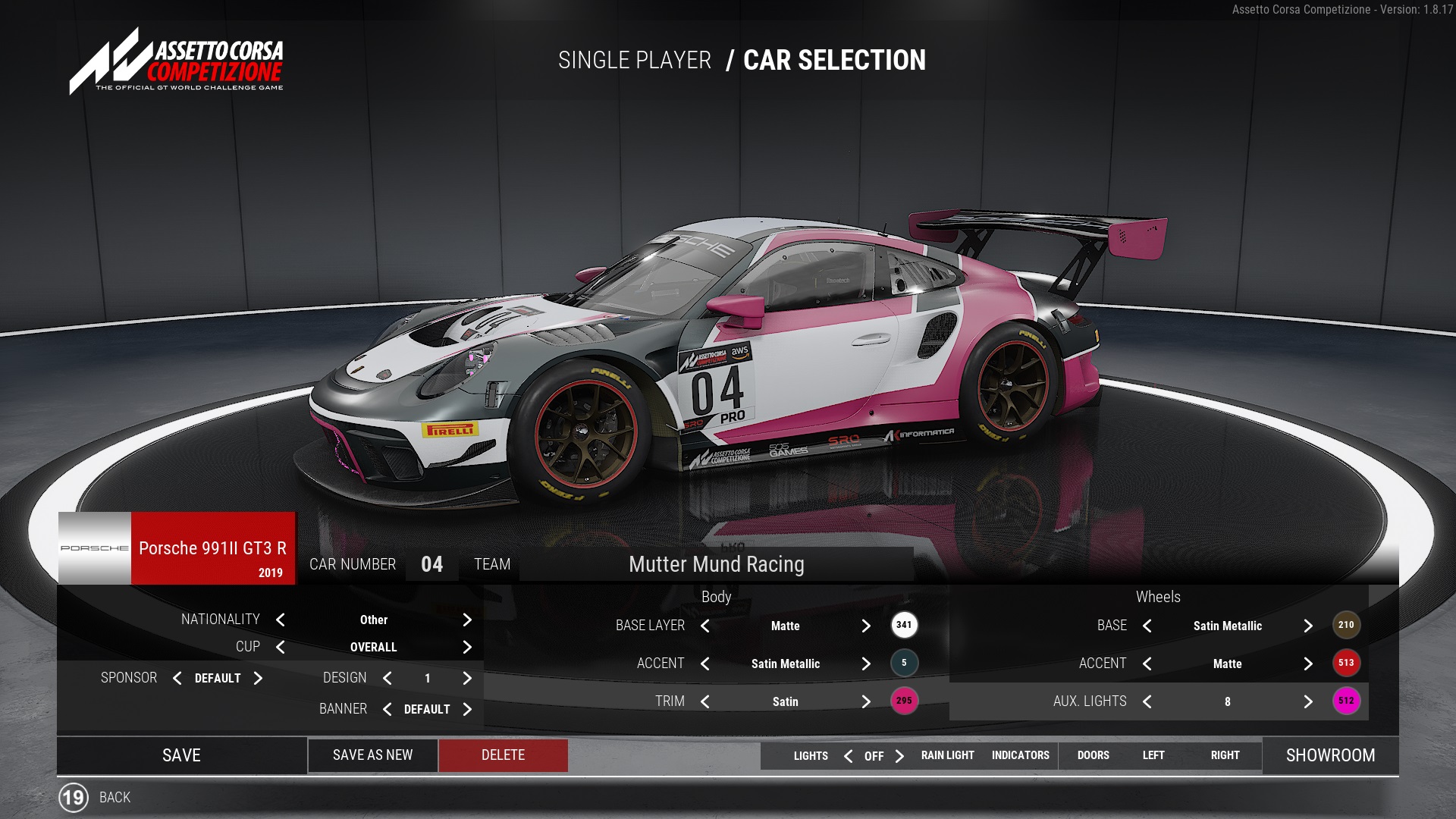Cycle lights setting forward from OFF
The width and height of the screenshot is (1456, 819).
coord(899,756)
